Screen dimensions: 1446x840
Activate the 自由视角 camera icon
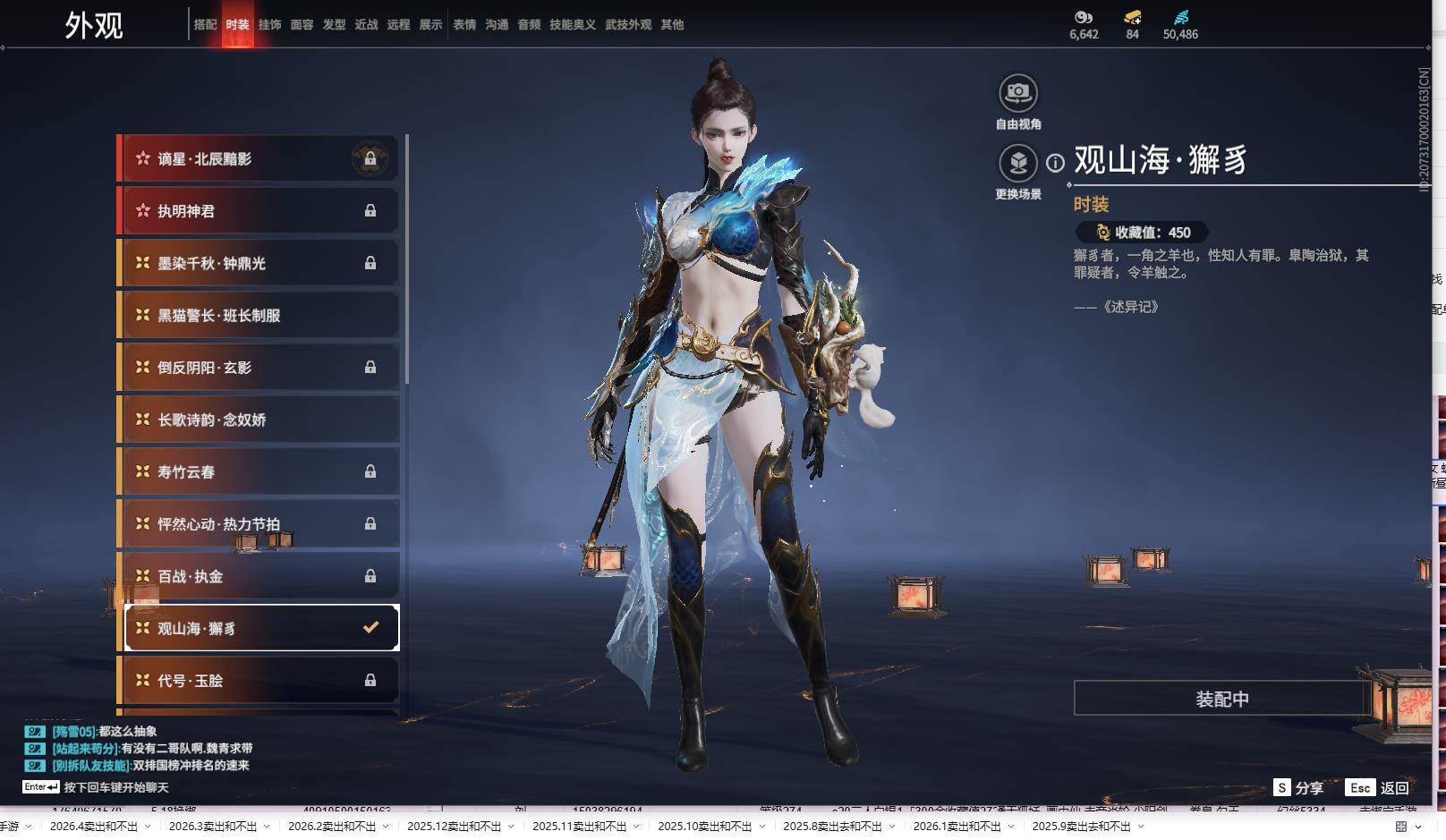point(1018,93)
